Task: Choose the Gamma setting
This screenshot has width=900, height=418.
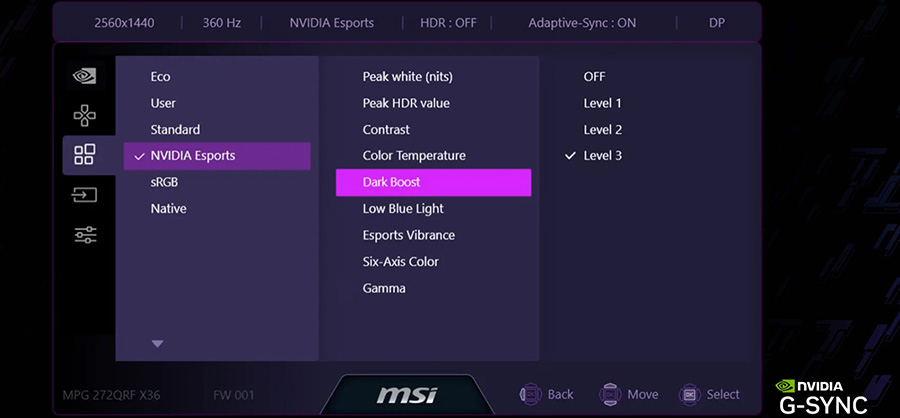Action: (384, 288)
